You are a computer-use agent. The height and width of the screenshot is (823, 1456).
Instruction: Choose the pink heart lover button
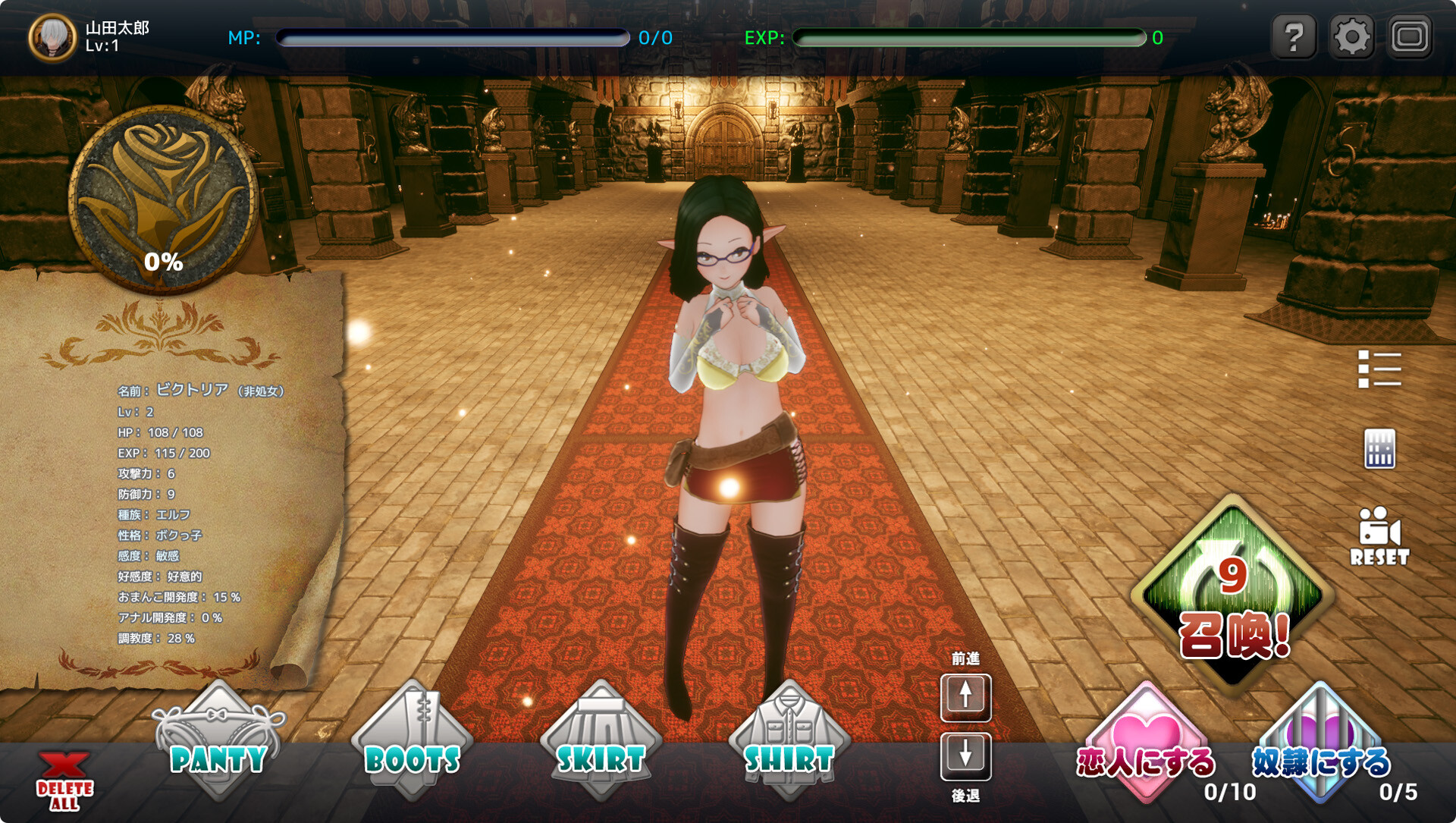click(x=1146, y=745)
